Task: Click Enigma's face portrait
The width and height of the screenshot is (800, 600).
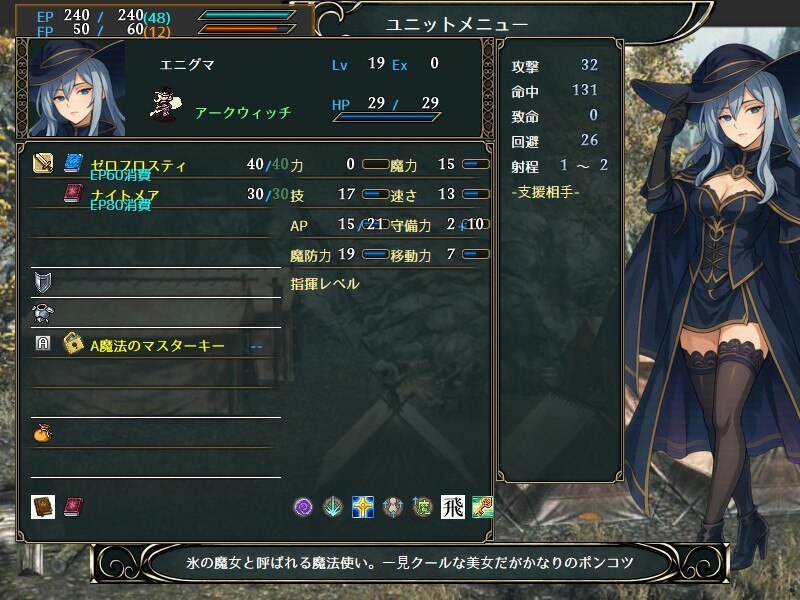Action: [77, 90]
